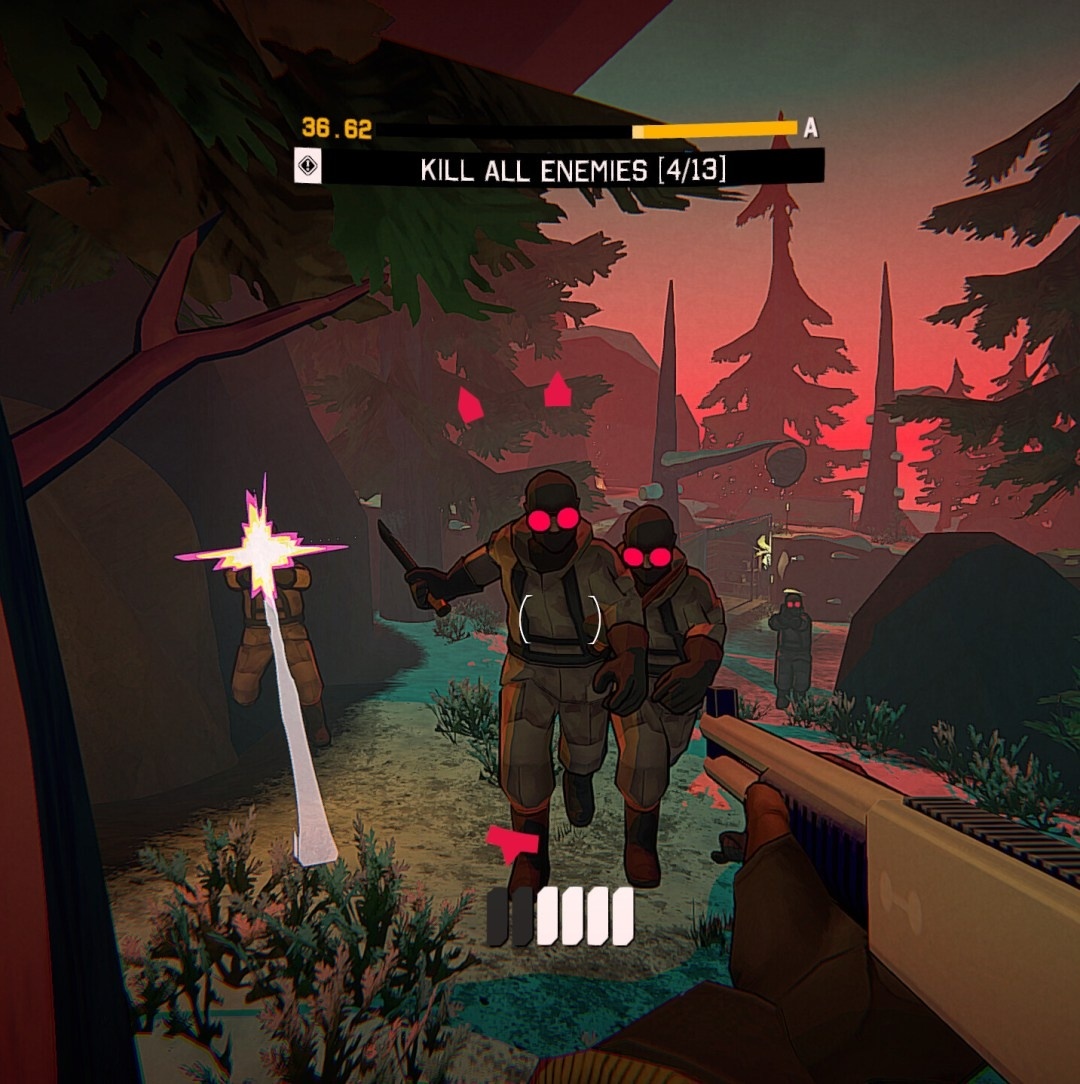Click the red pistol weapon icon
This screenshot has width=1080, height=1084.
512,844
